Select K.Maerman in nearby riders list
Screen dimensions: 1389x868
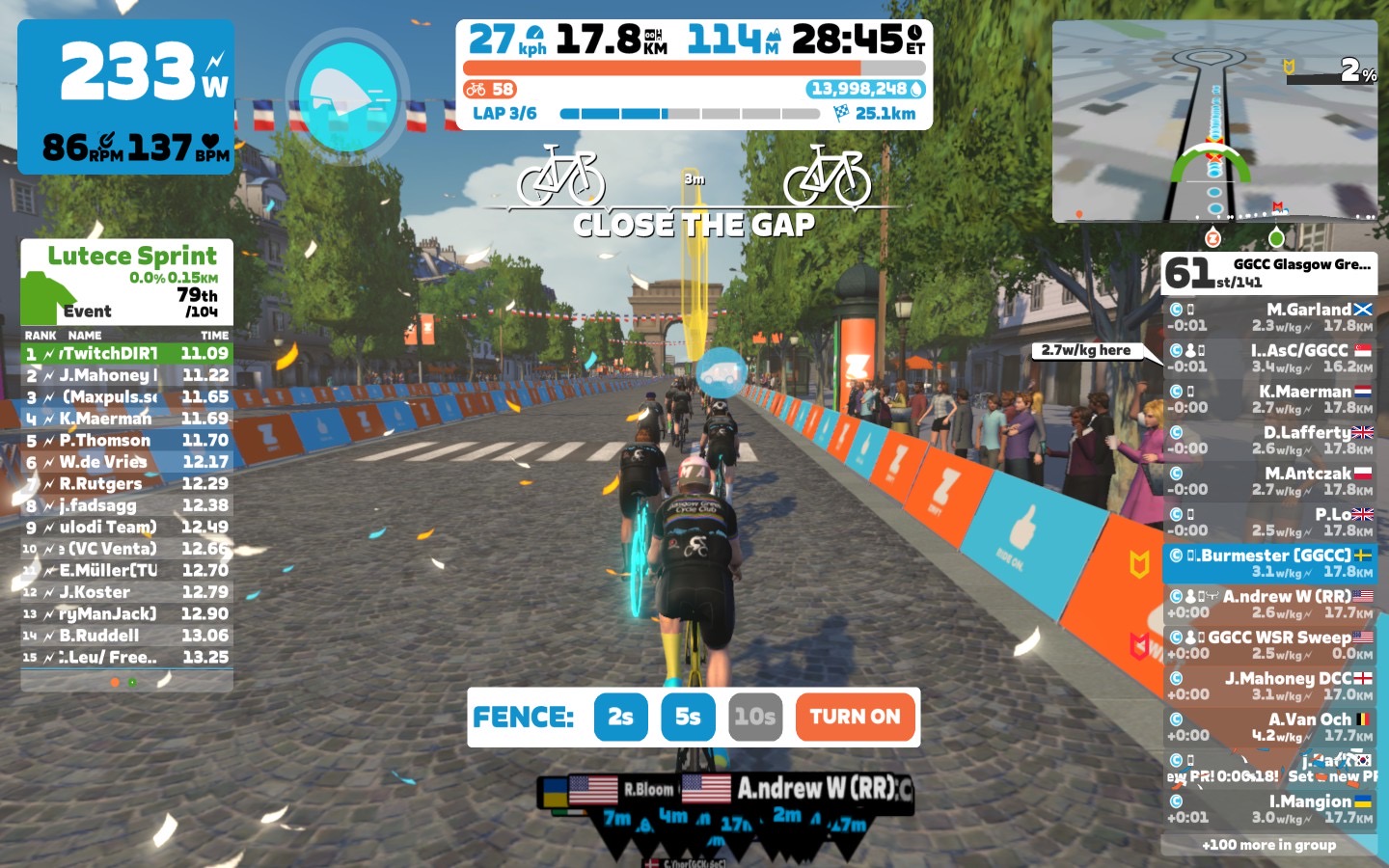[x=1269, y=399]
